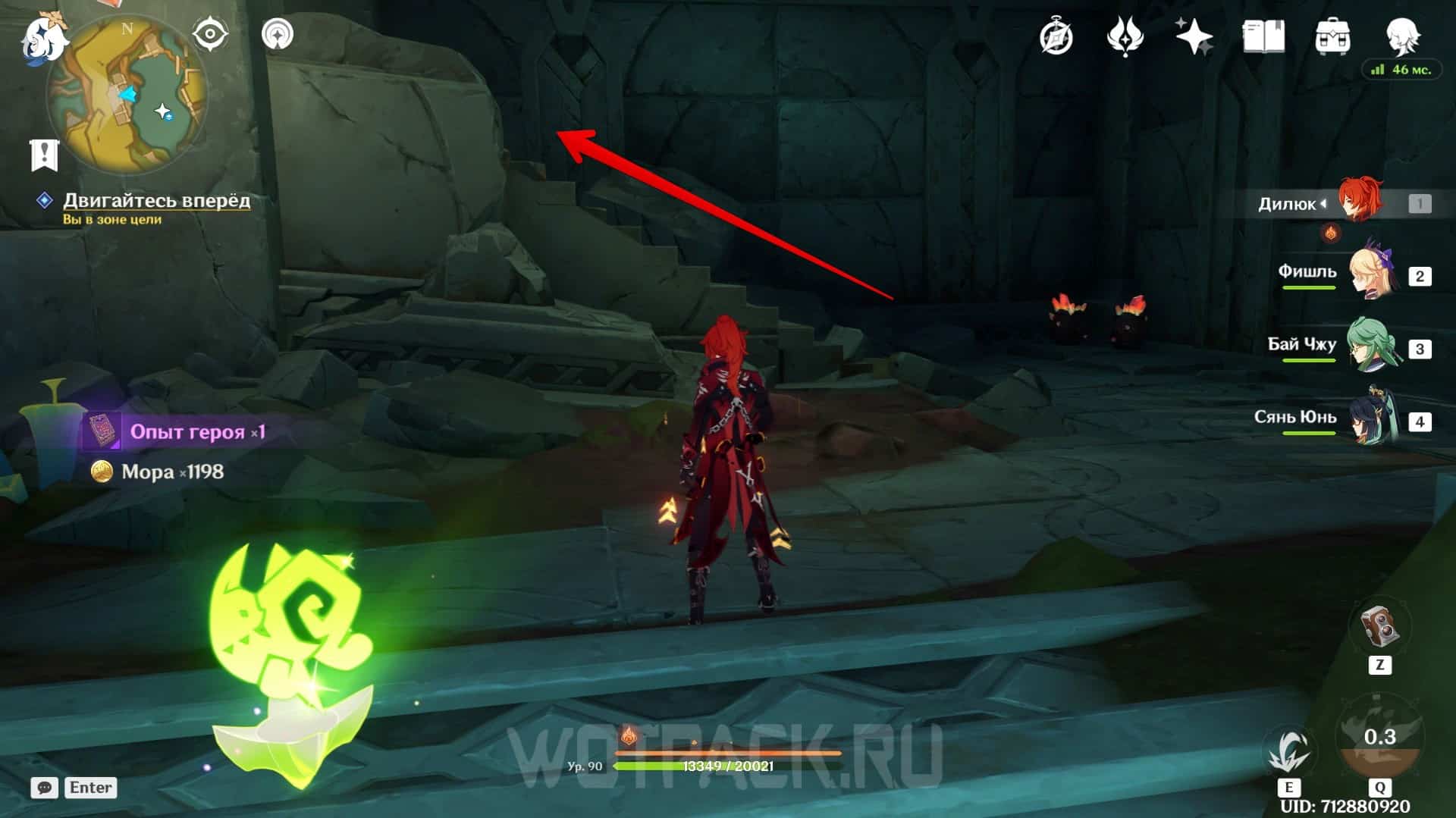Select the "Двигайтесь вперёд" quest tracker
The width and height of the screenshot is (1456, 818).
click(x=155, y=200)
